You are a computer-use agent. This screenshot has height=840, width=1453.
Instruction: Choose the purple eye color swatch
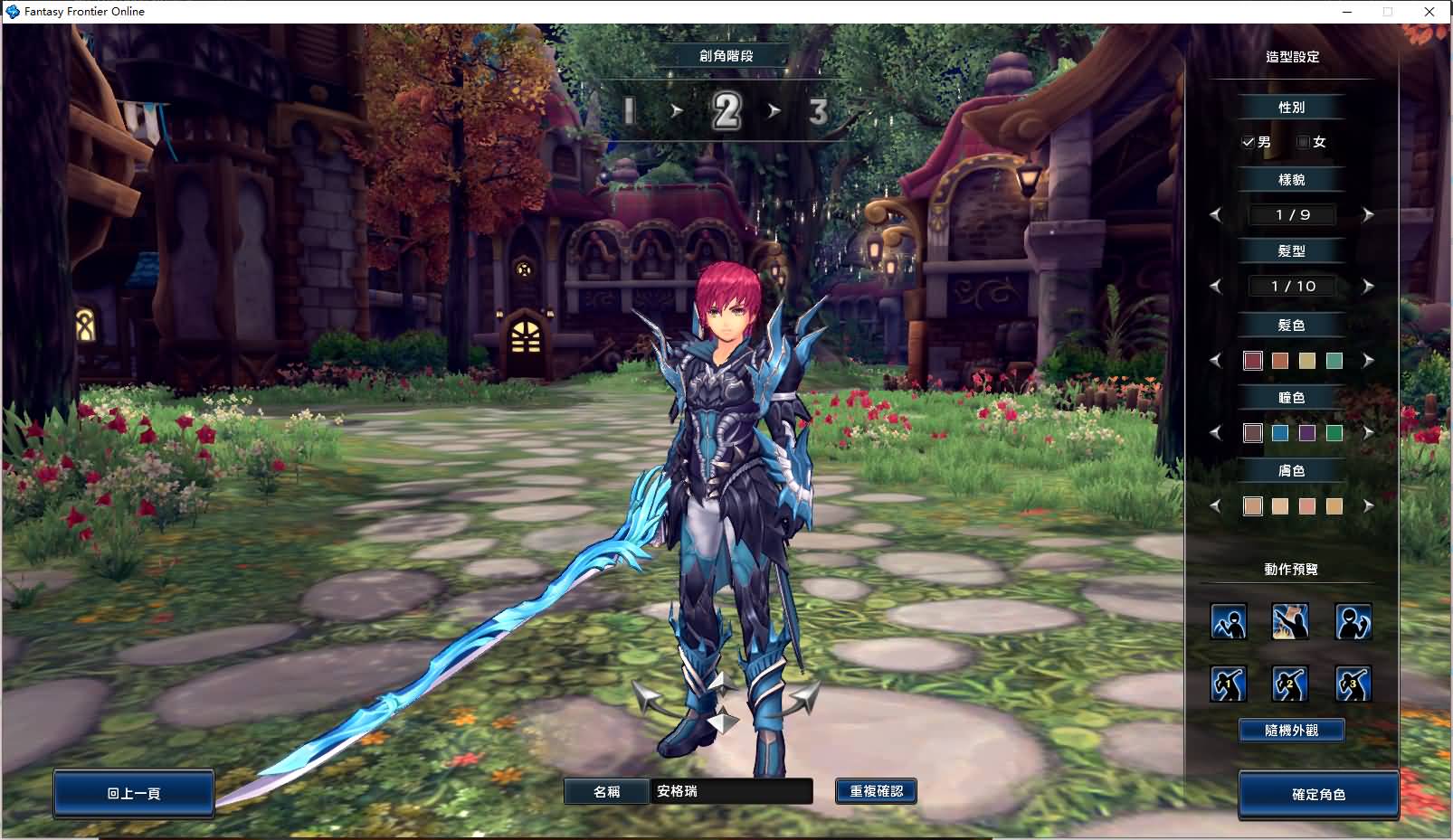coord(1306,433)
